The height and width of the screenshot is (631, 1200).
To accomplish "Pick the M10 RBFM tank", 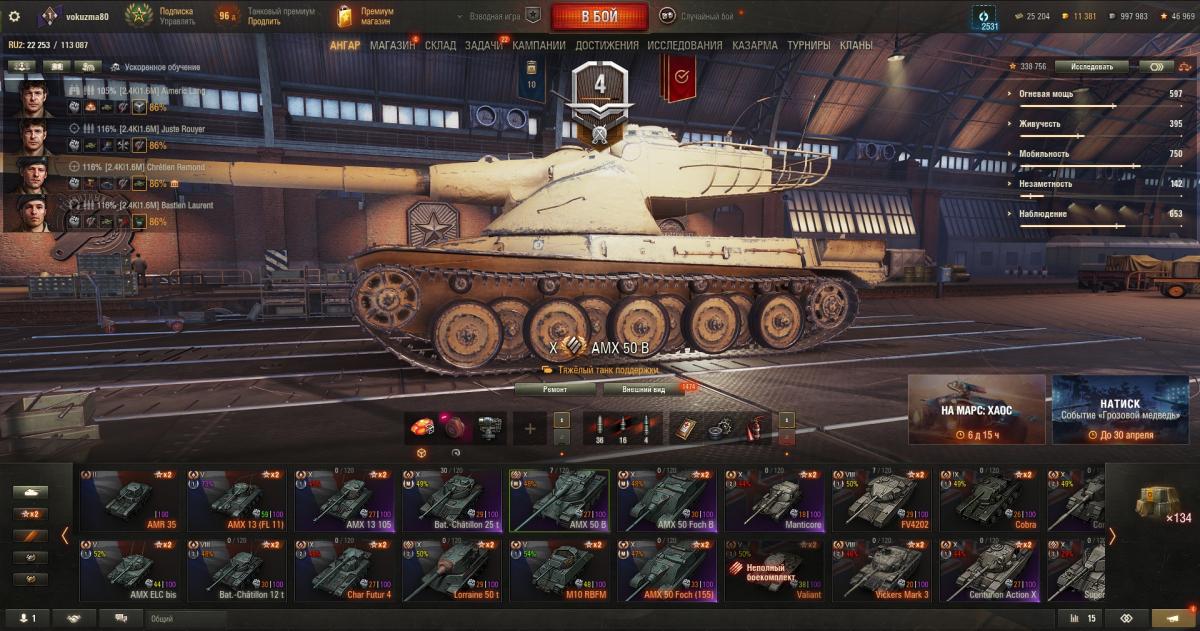I will (x=560, y=570).
